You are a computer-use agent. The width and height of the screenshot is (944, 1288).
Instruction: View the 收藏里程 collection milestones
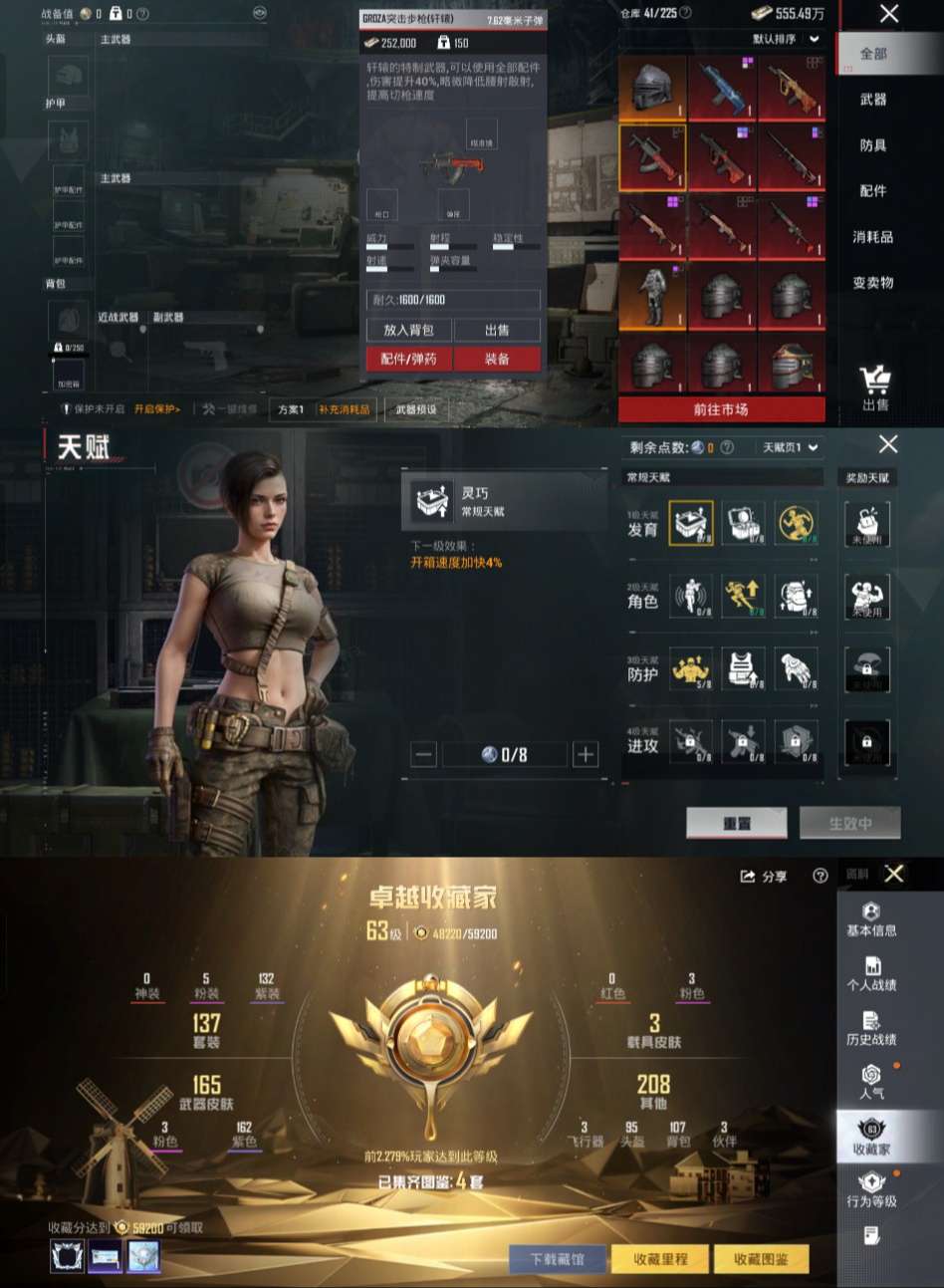coord(660,1259)
